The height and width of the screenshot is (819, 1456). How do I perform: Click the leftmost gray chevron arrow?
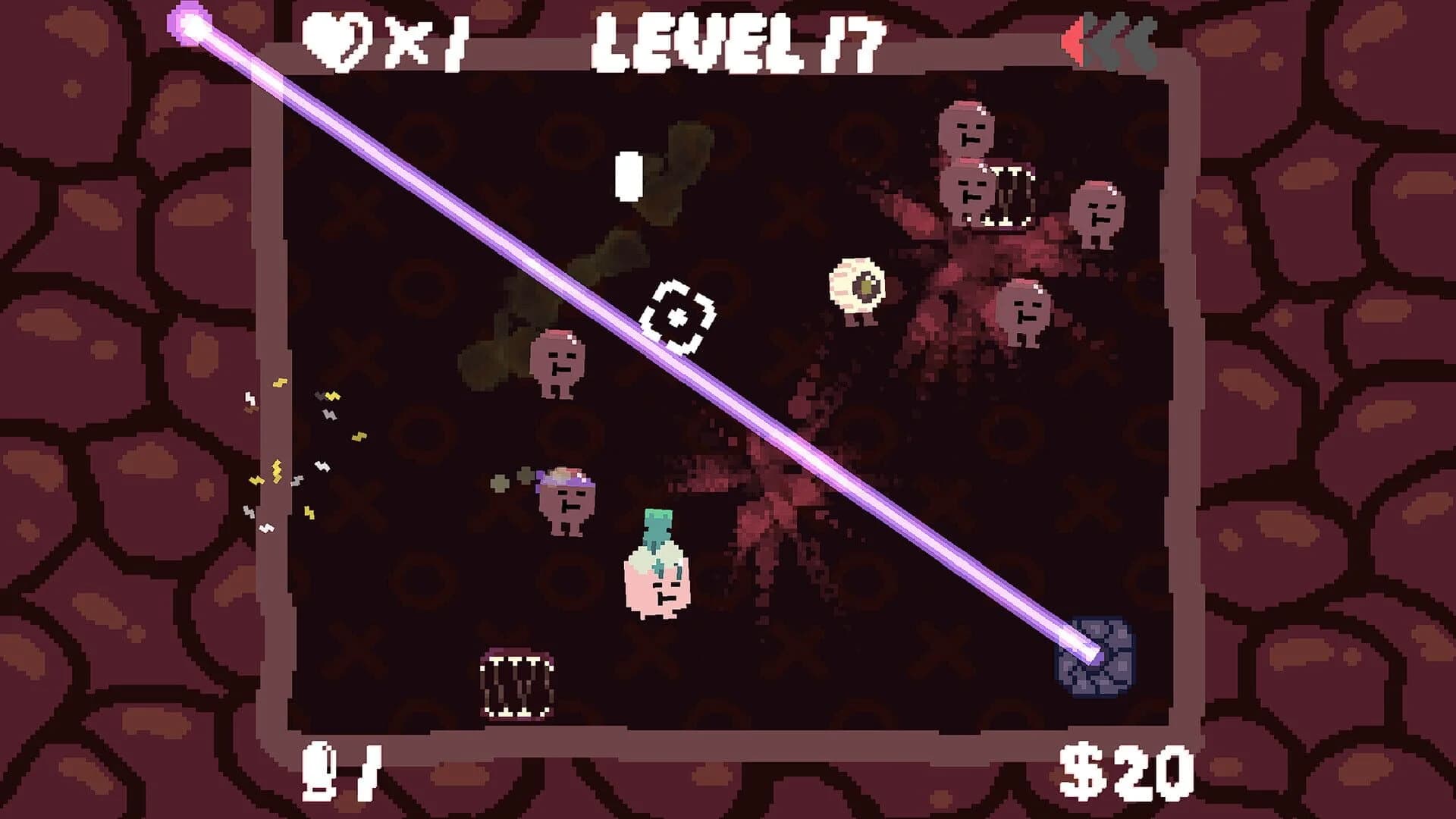[x=1094, y=39]
